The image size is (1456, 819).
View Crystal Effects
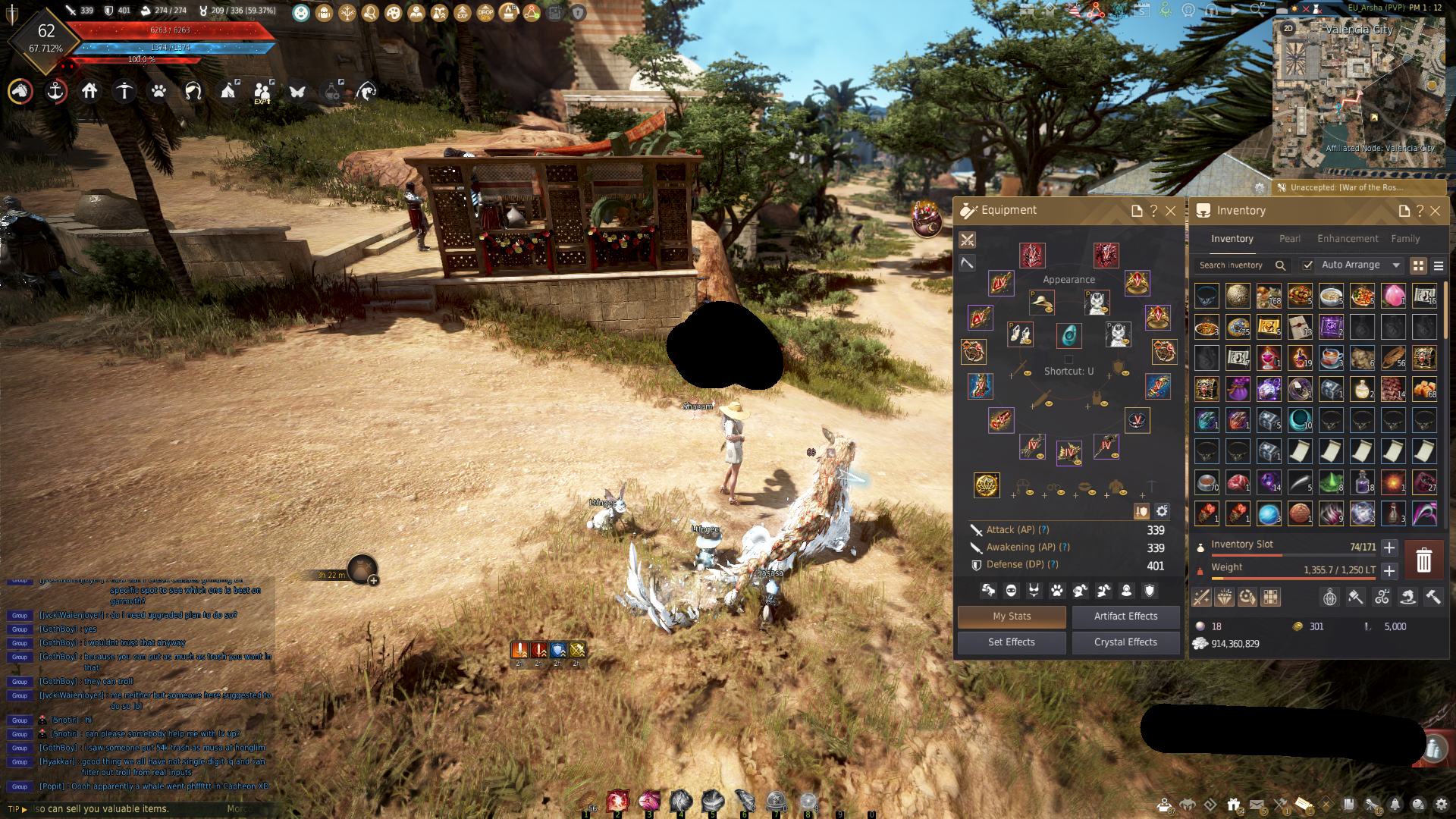tap(1125, 642)
